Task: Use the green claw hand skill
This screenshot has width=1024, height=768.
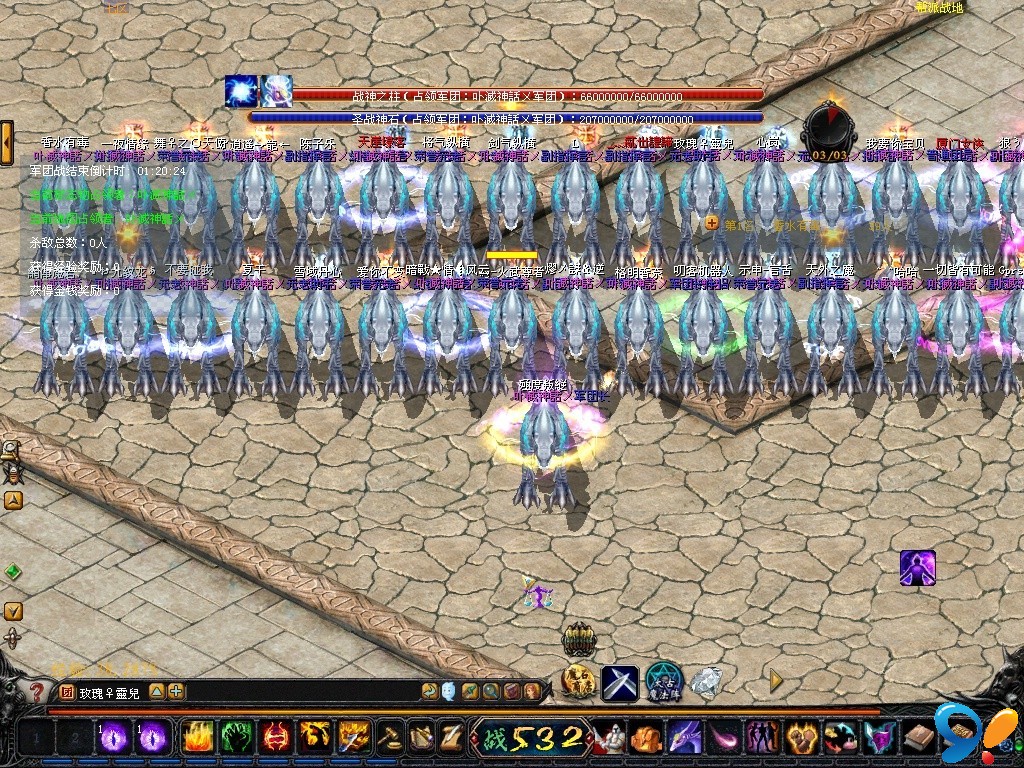Action: (x=236, y=738)
